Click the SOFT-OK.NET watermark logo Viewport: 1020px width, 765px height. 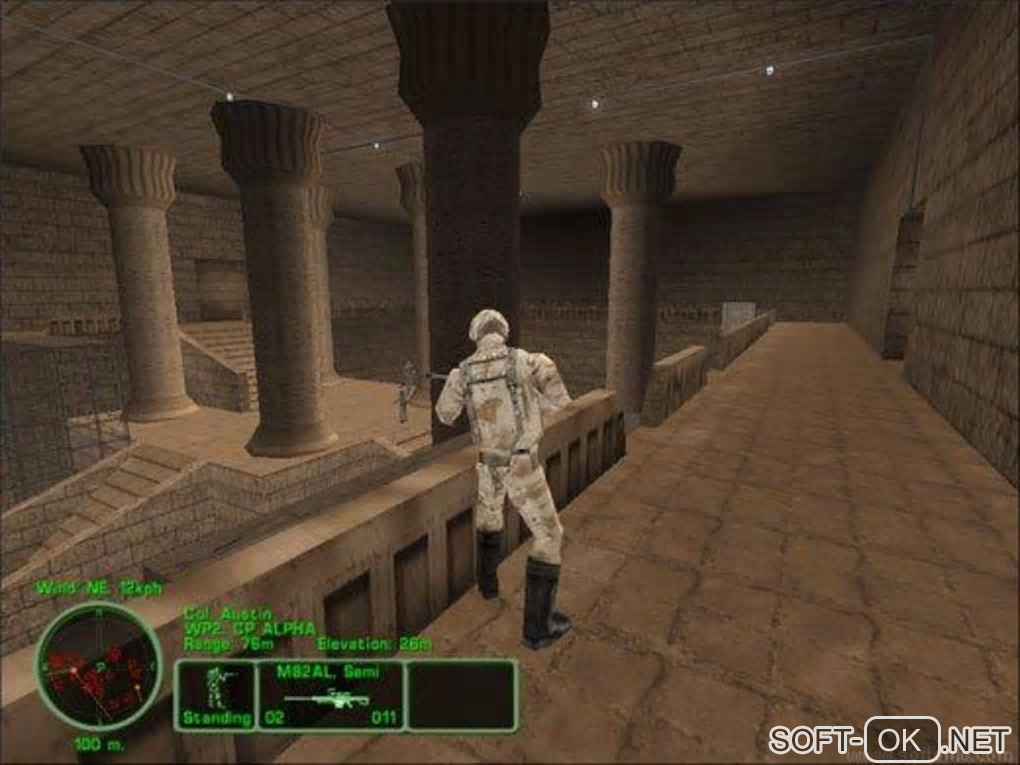pyautogui.click(x=889, y=740)
